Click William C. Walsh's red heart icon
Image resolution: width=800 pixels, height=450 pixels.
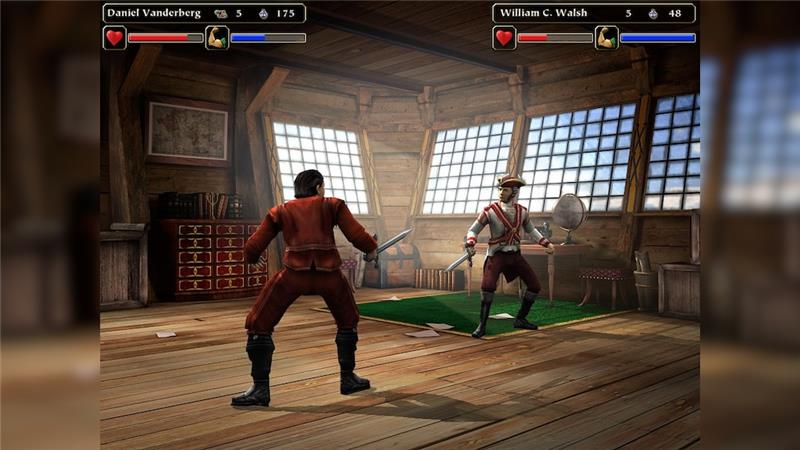504,38
